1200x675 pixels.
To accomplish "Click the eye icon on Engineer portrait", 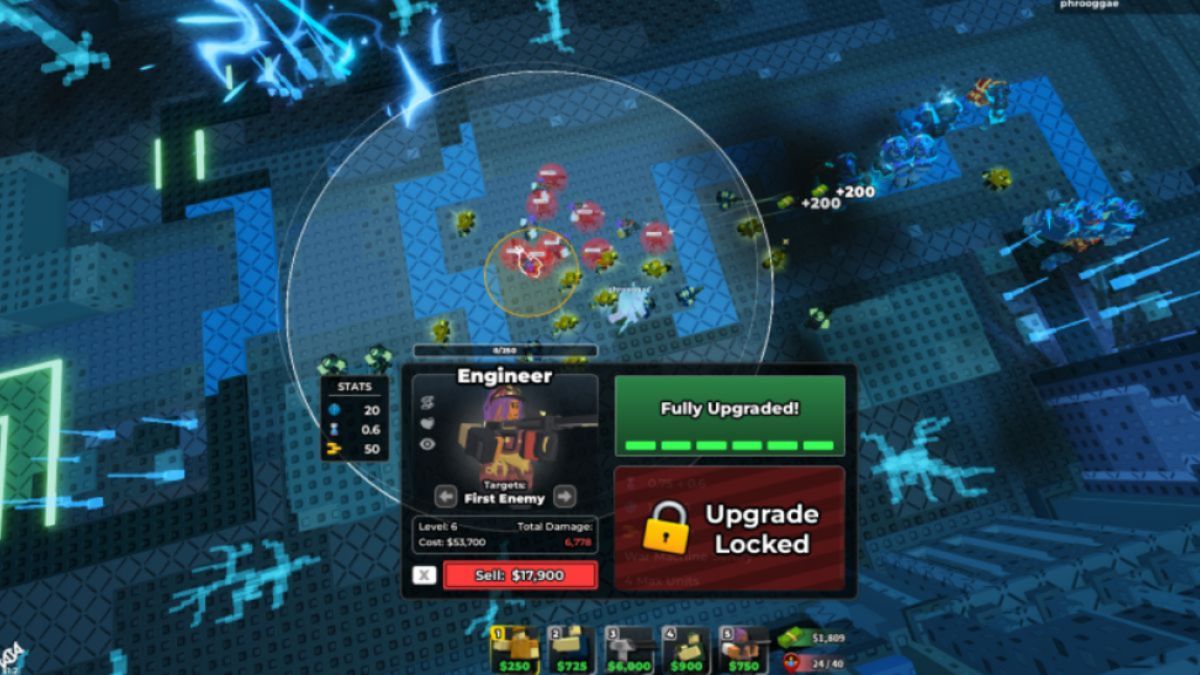I will coord(427,444).
